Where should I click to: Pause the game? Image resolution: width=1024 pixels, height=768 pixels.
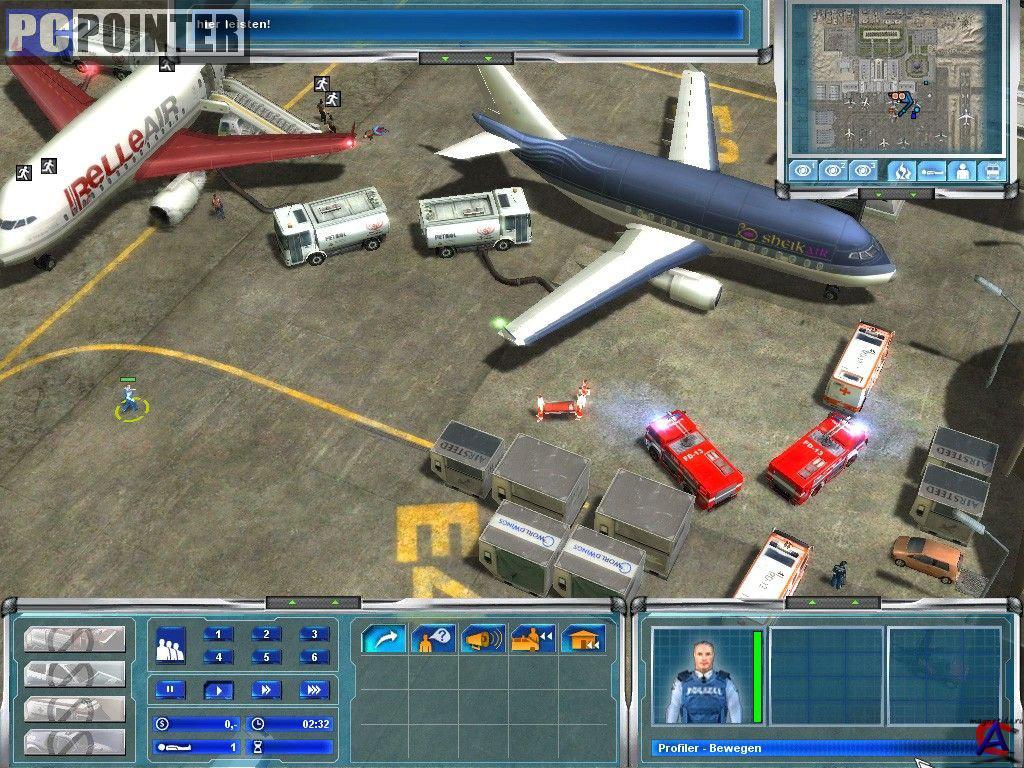pyautogui.click(x=170, y=689)
